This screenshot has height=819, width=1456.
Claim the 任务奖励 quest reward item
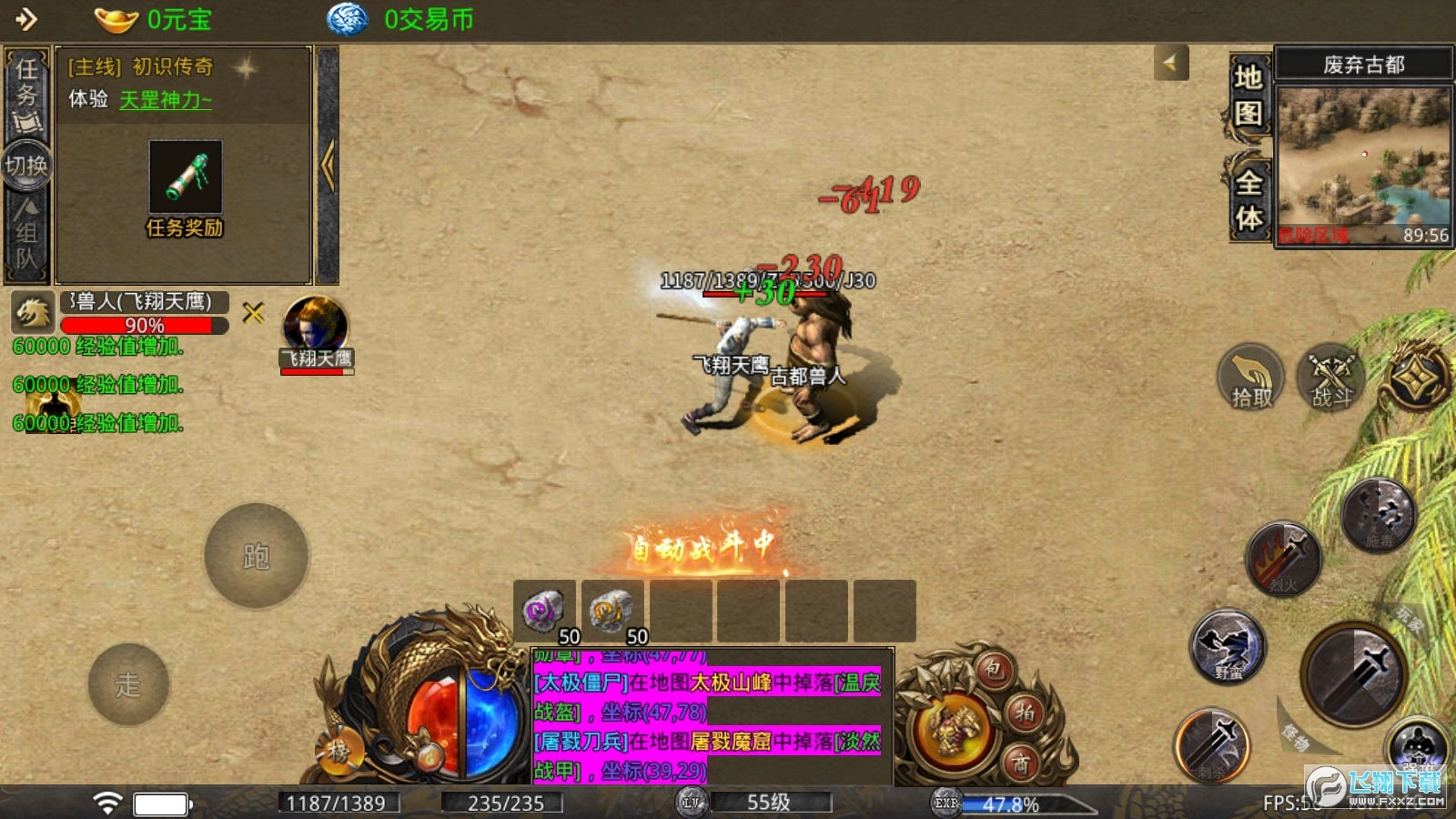pos(186,178)
